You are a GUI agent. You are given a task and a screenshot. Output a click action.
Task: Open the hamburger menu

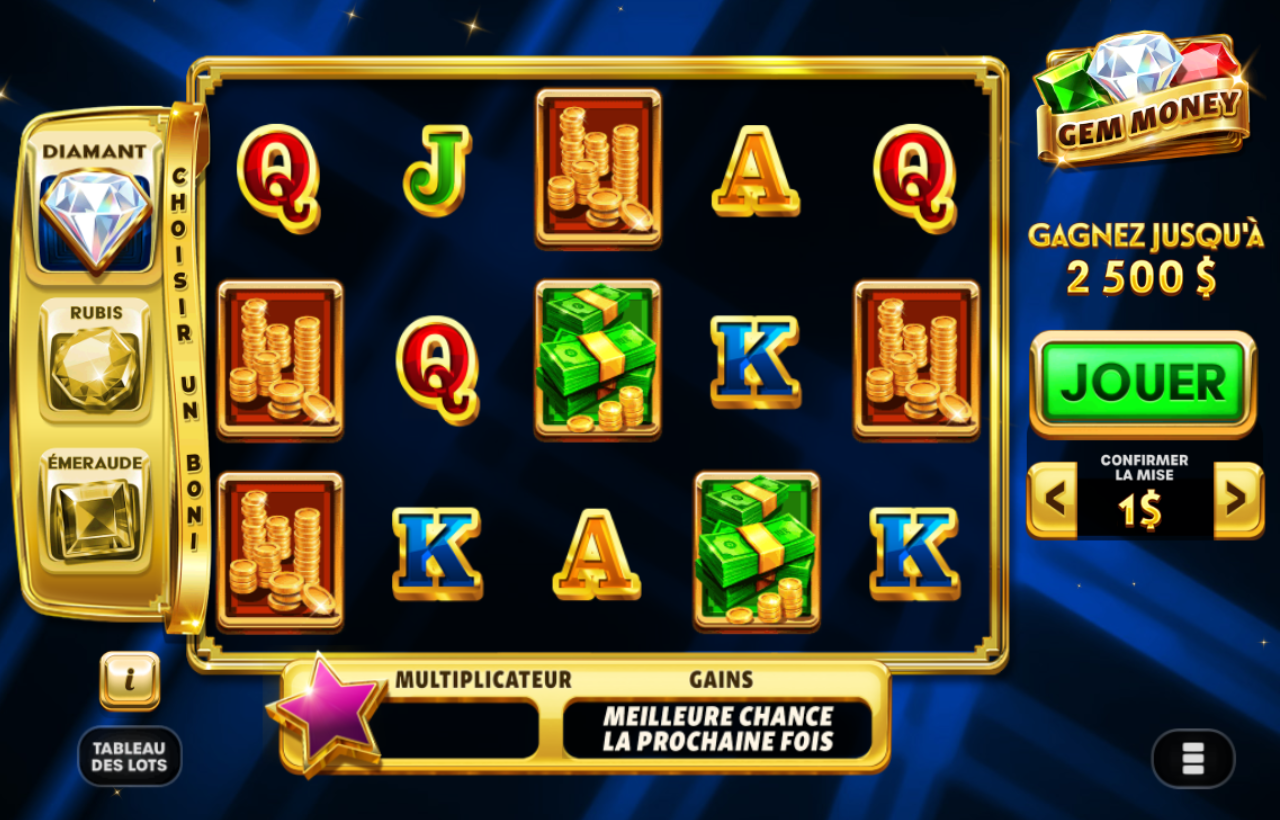1193,758
